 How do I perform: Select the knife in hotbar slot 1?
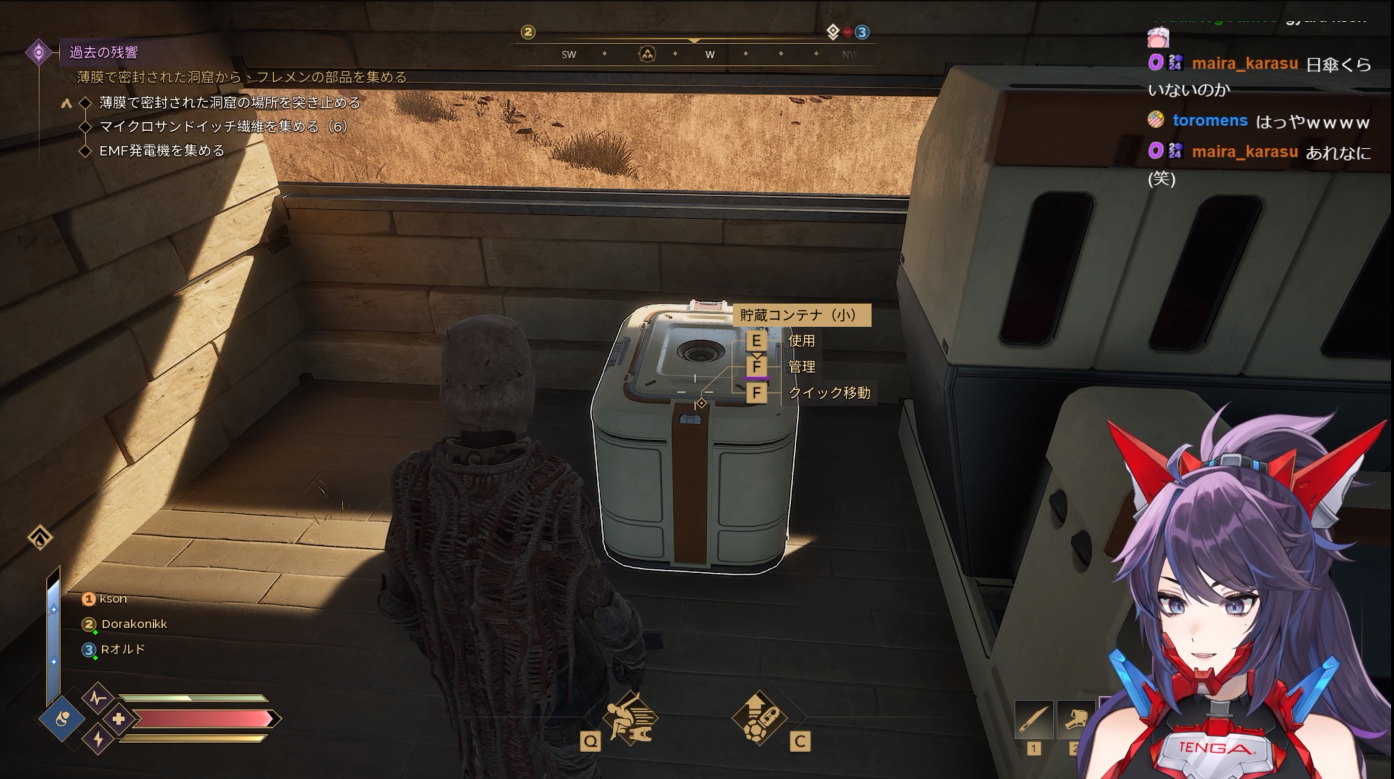tap(1033, 720)
